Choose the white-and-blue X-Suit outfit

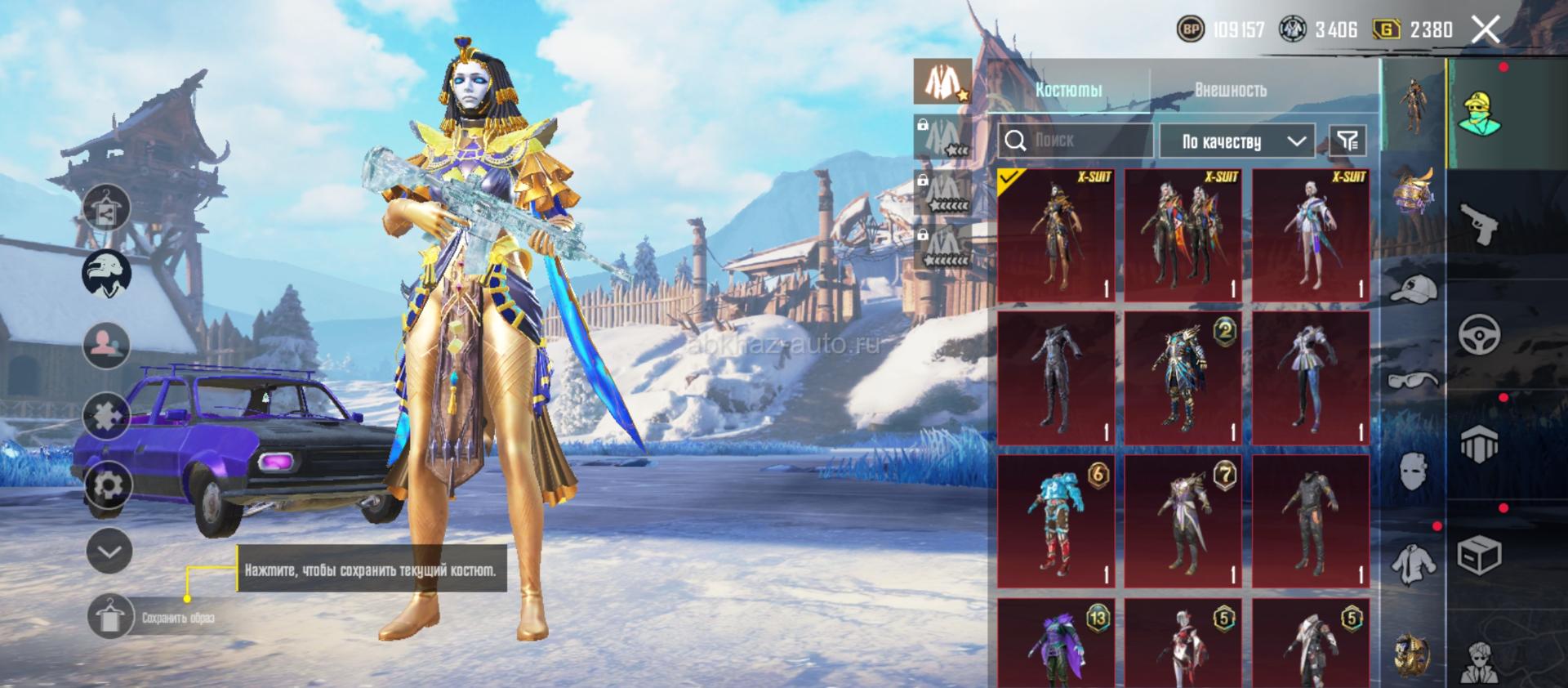coord(1311,235)
